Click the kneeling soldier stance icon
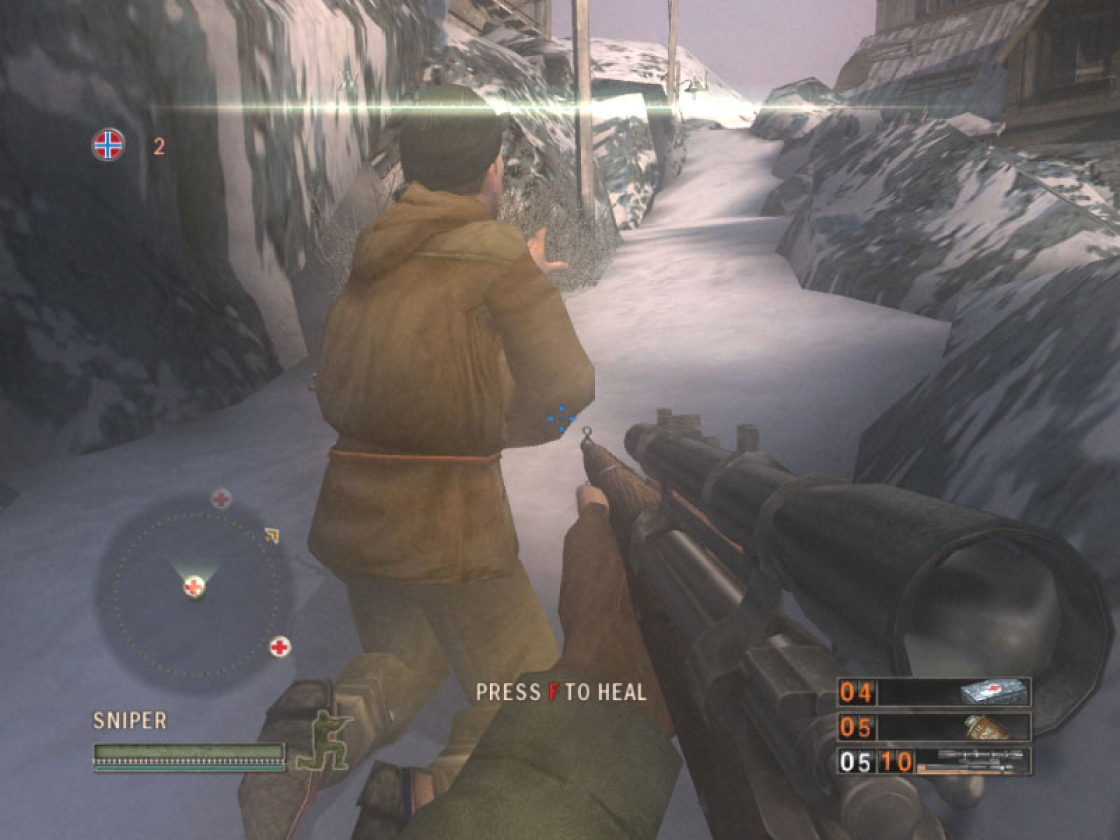This screenshot has height=840, width=1120. click(x=322, y=741)
